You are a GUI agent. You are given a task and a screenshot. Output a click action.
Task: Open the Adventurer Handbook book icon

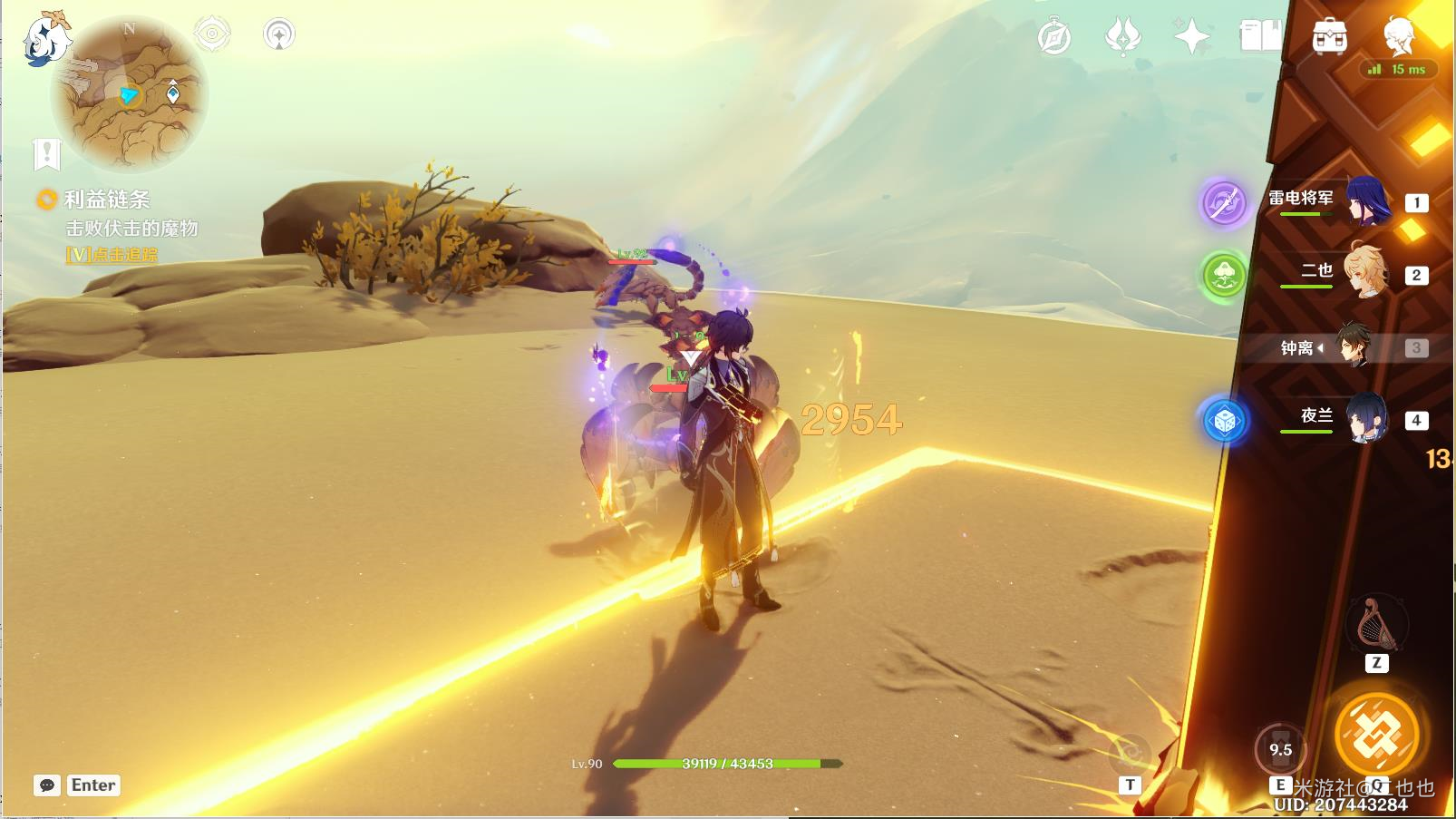(1260, 37)
